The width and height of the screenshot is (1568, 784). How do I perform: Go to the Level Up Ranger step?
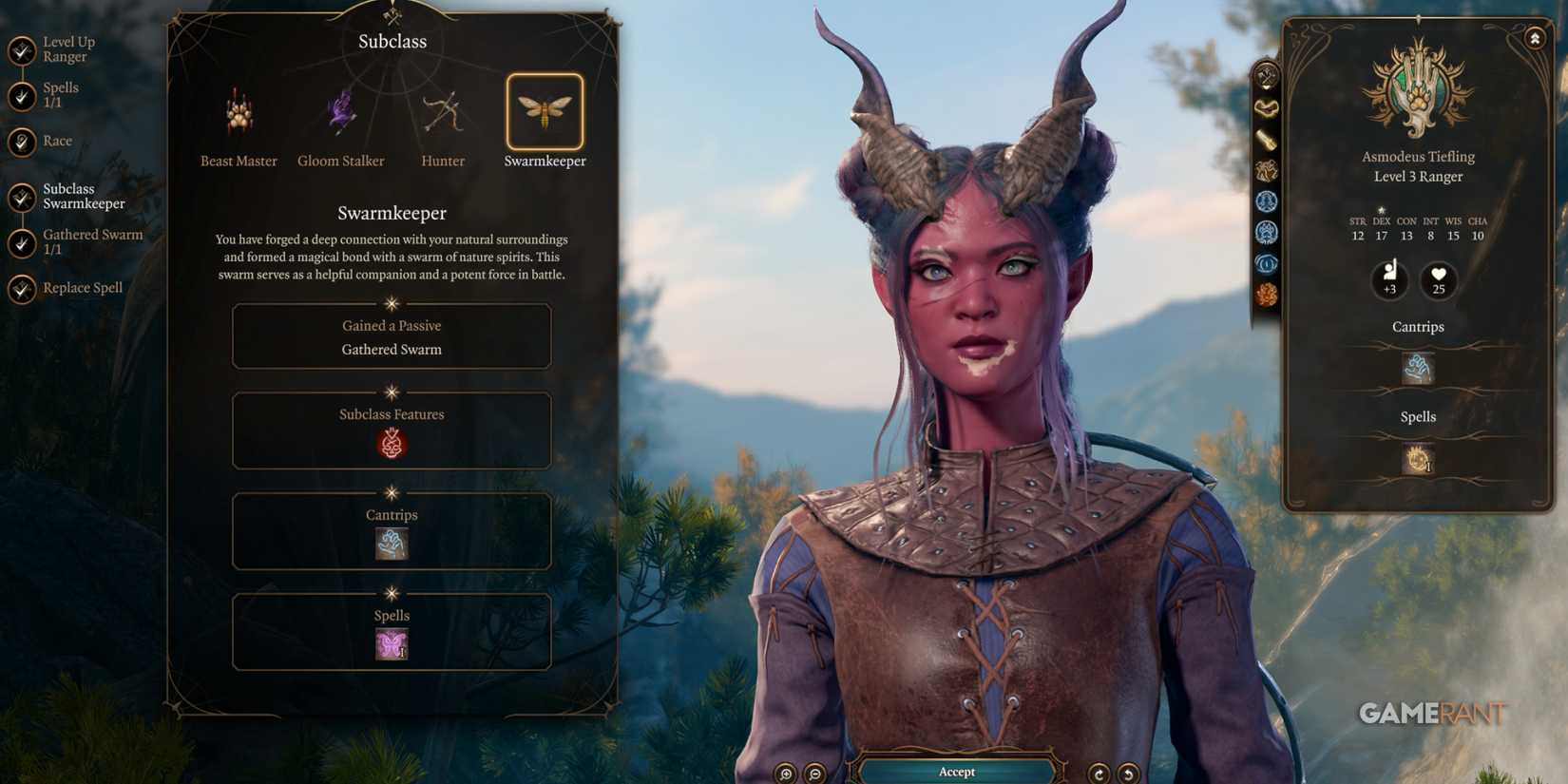pyautogui.click(x=21, y=48)
